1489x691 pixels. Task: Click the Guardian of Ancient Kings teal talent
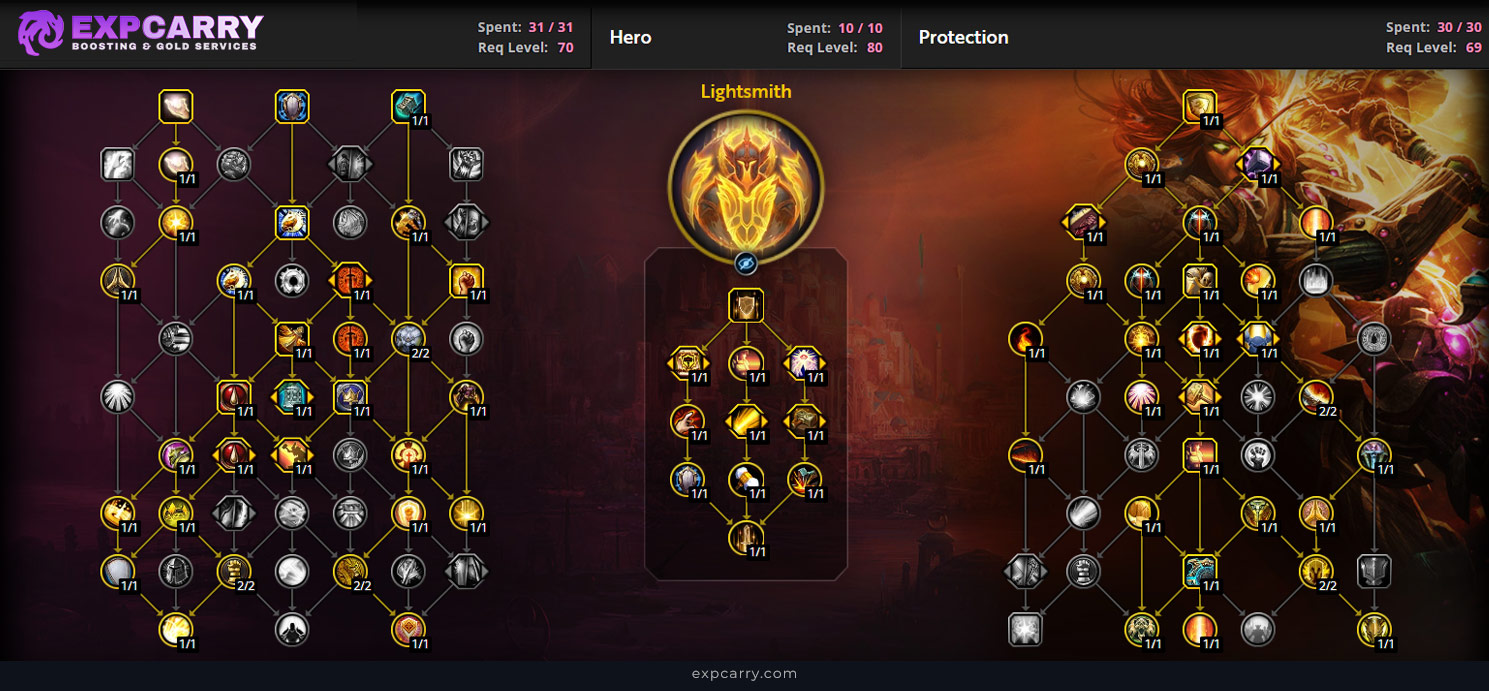(x=1199, y=571)
